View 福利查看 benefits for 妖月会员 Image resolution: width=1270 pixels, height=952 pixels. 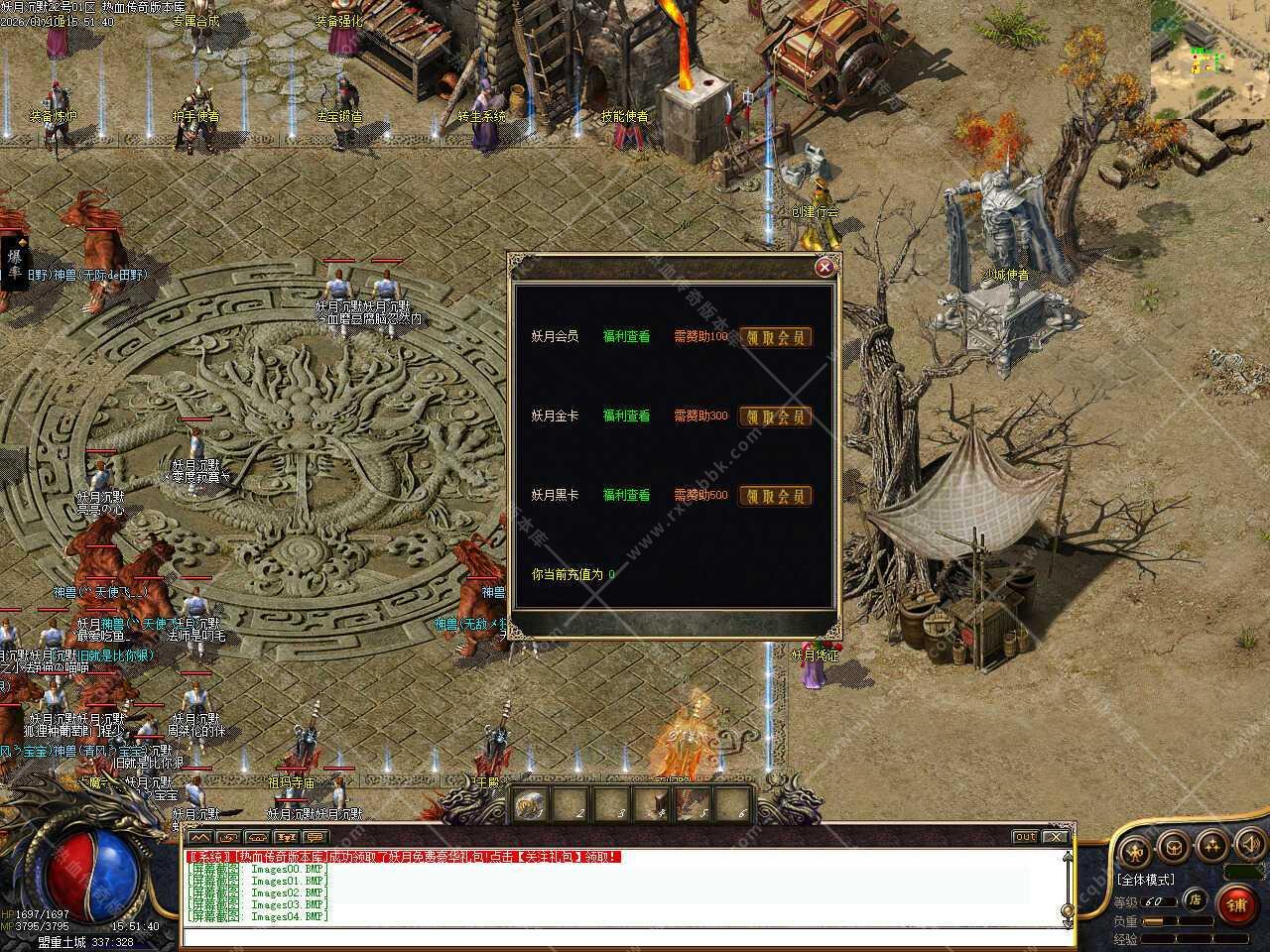point(626,337)
